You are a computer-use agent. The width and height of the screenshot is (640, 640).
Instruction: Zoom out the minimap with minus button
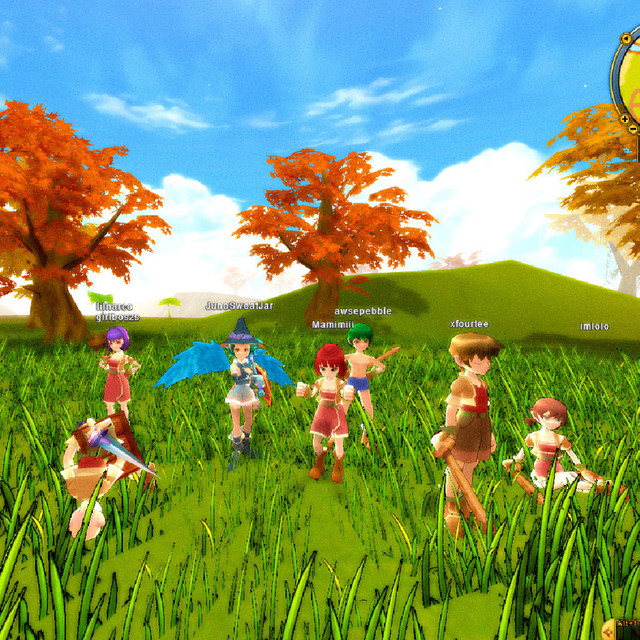[633, 130]
